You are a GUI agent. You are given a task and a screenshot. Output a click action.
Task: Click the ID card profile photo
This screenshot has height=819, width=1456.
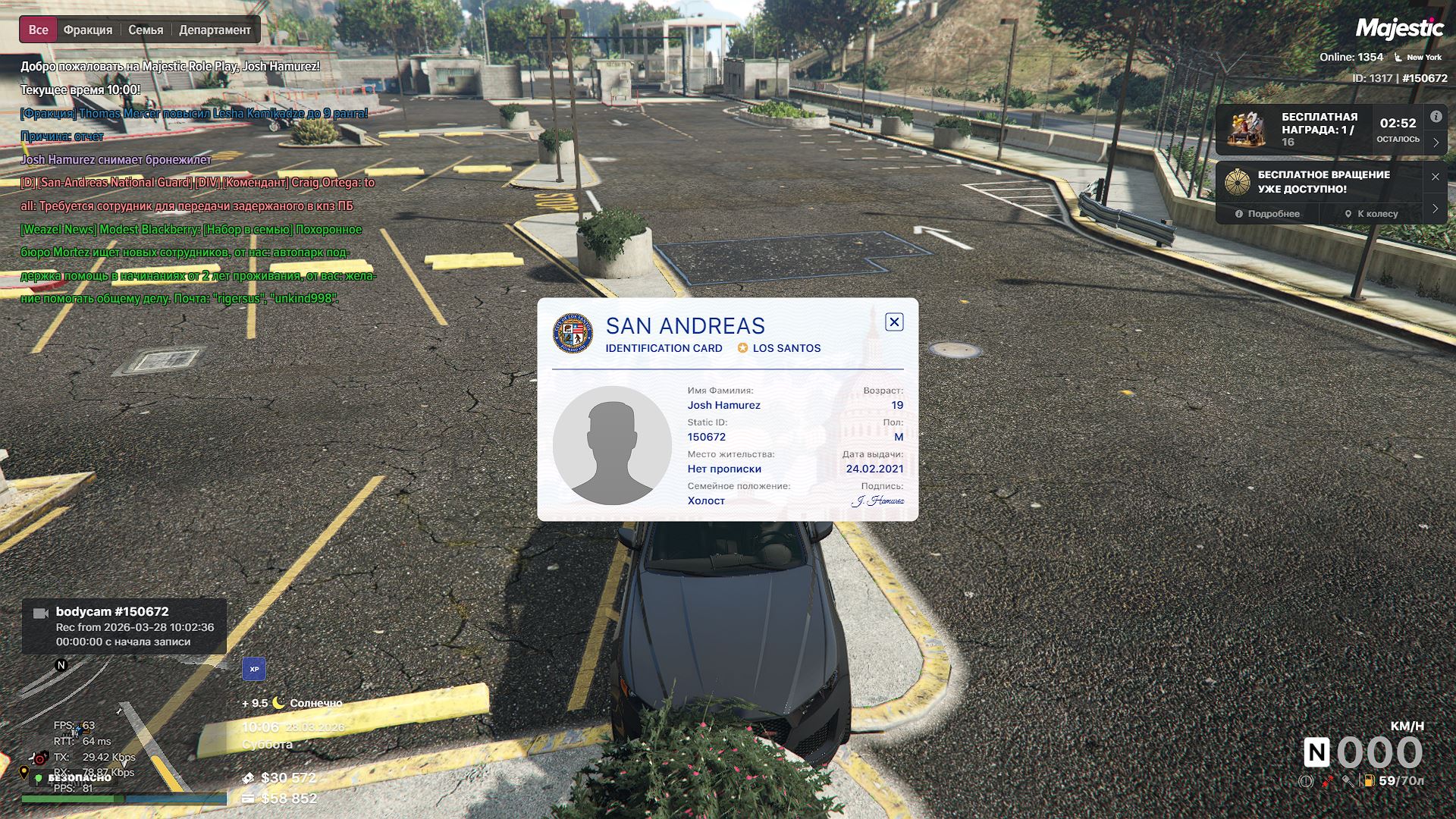pos(612,446)
